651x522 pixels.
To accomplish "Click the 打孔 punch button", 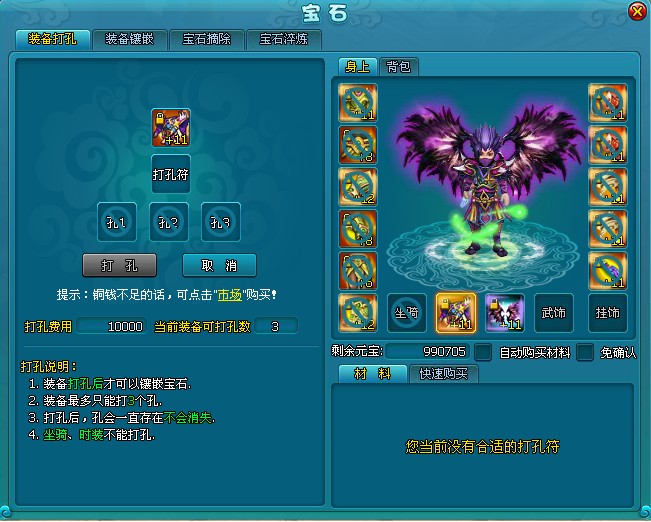I will click(118, 265).
